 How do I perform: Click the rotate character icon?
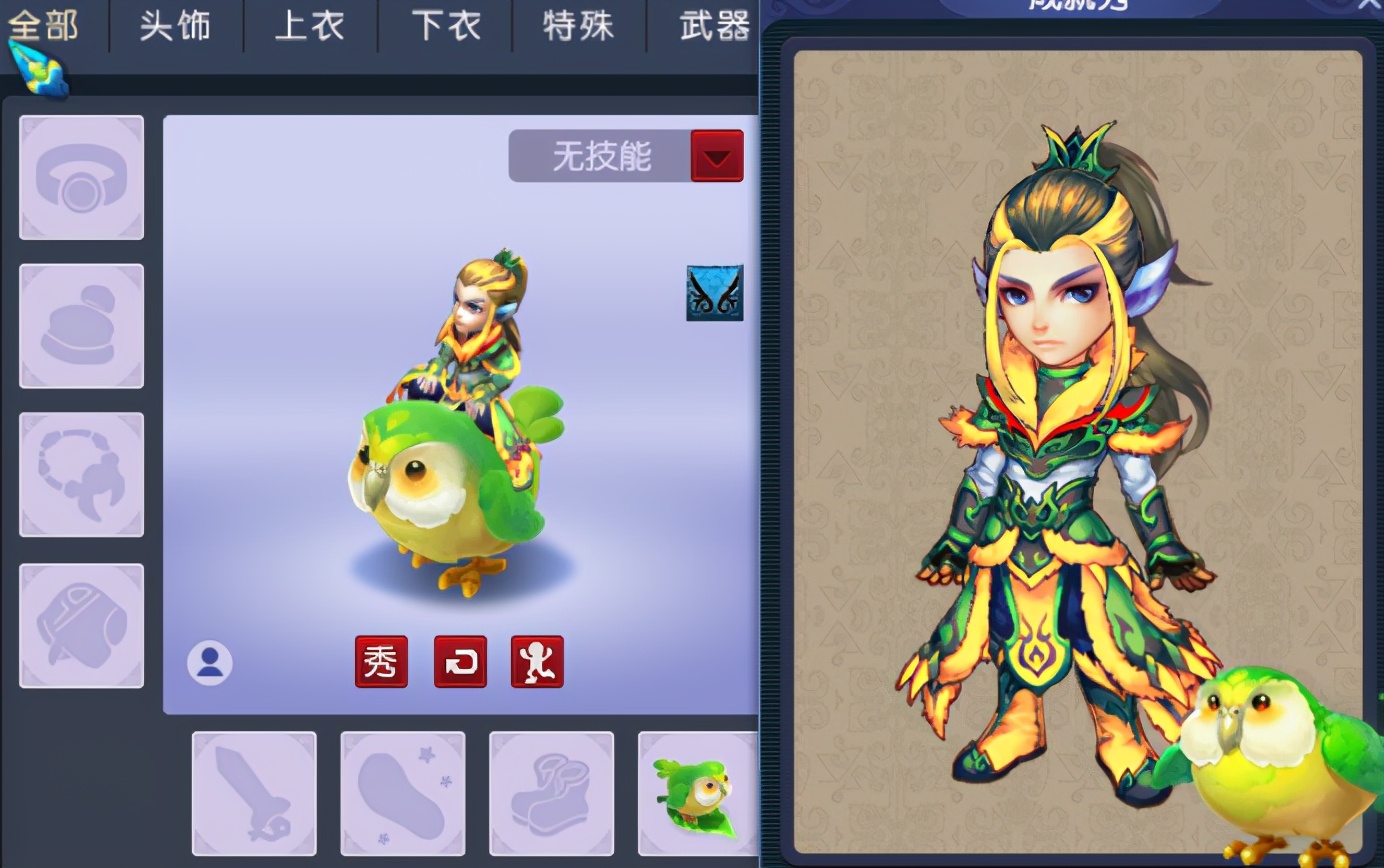(460, 661)
